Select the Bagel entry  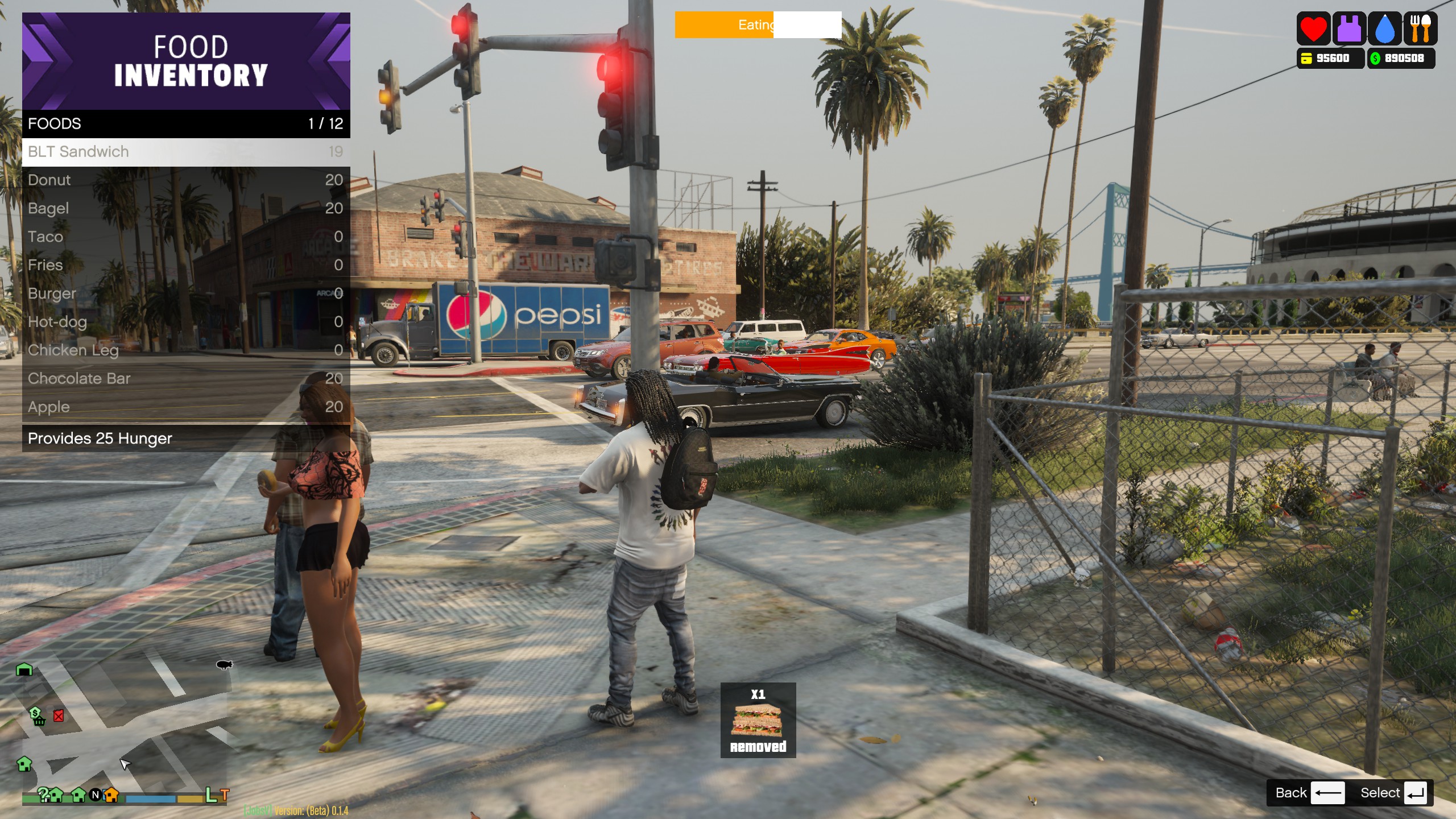[x=185, y=209]
